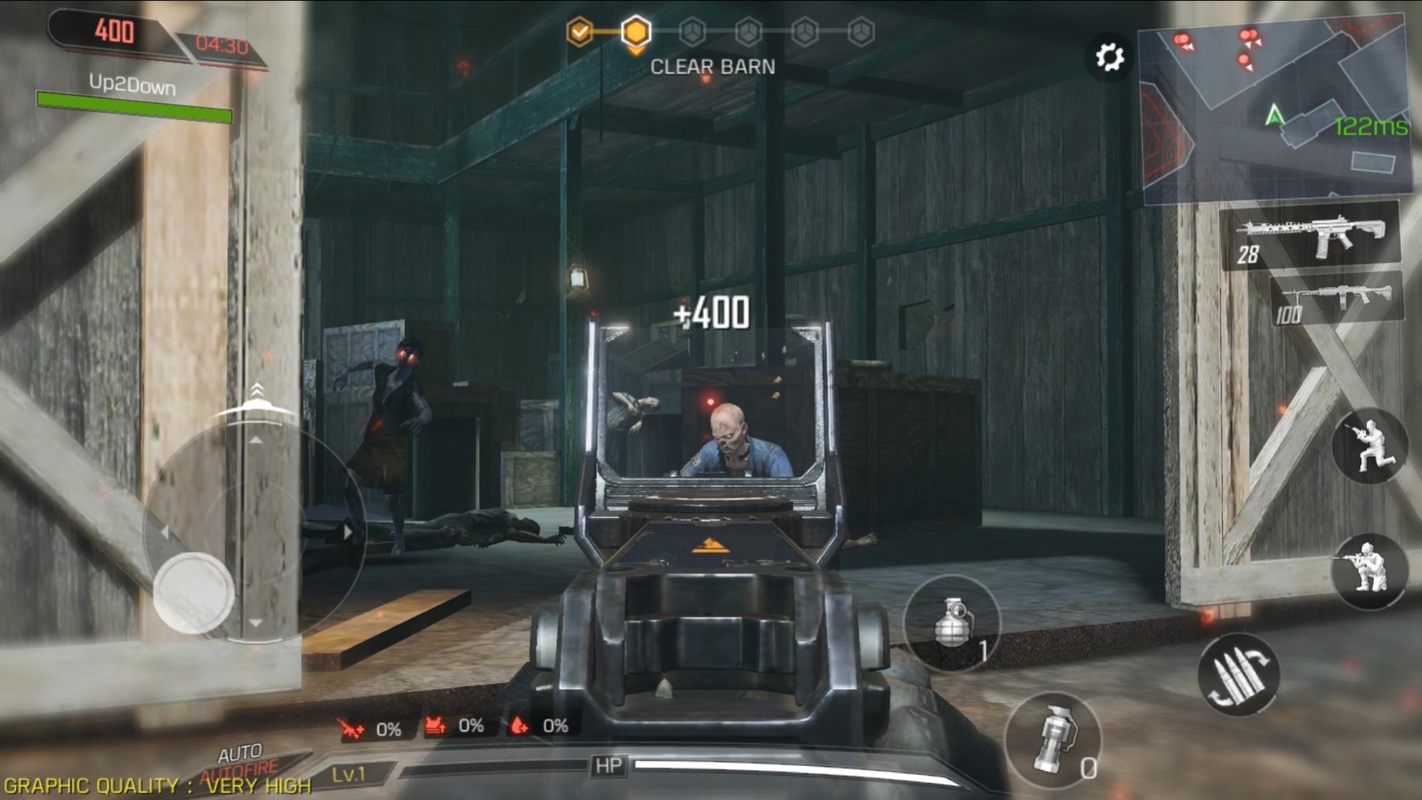Screen dimensions: 1422x800
Task: Tap the kneeling soldier aim button
Action: point(1369,571)
